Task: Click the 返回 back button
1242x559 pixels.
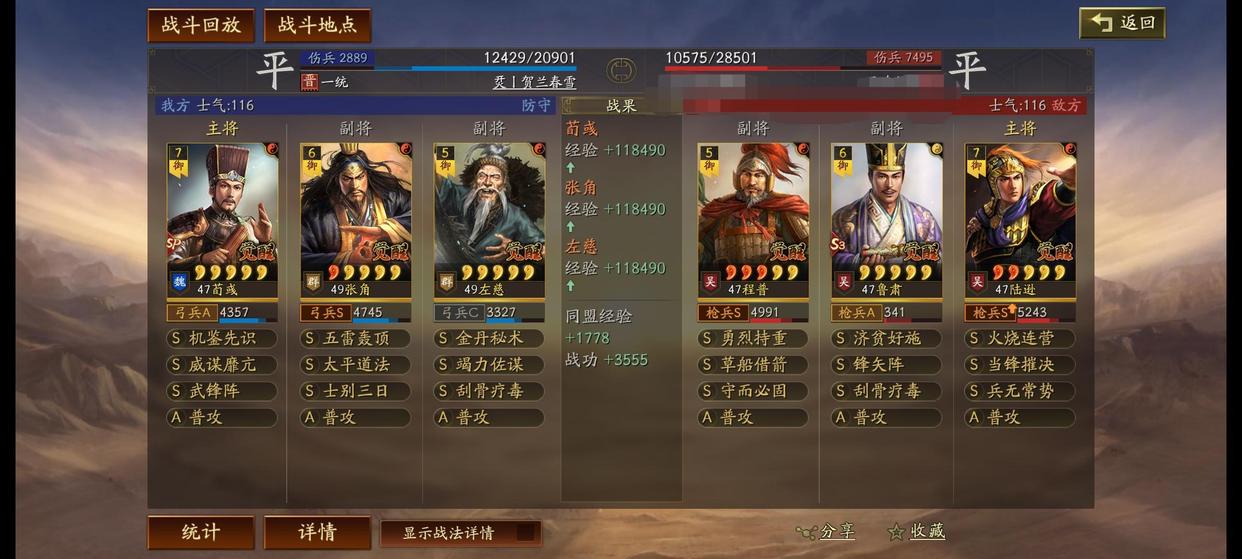Action: (x=1122, y=23)
